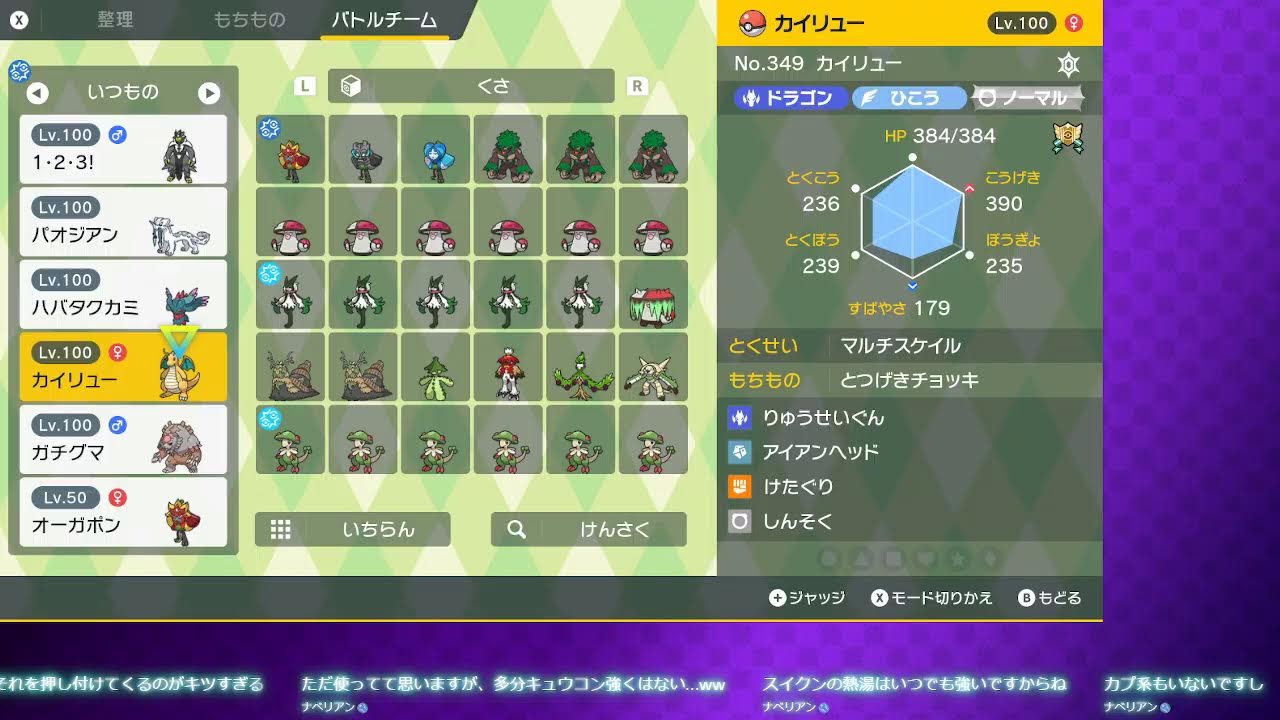Go to the next battle team
Viewport: 1280px width, 720px height.
pyautogui.click(x=209, y=93)
